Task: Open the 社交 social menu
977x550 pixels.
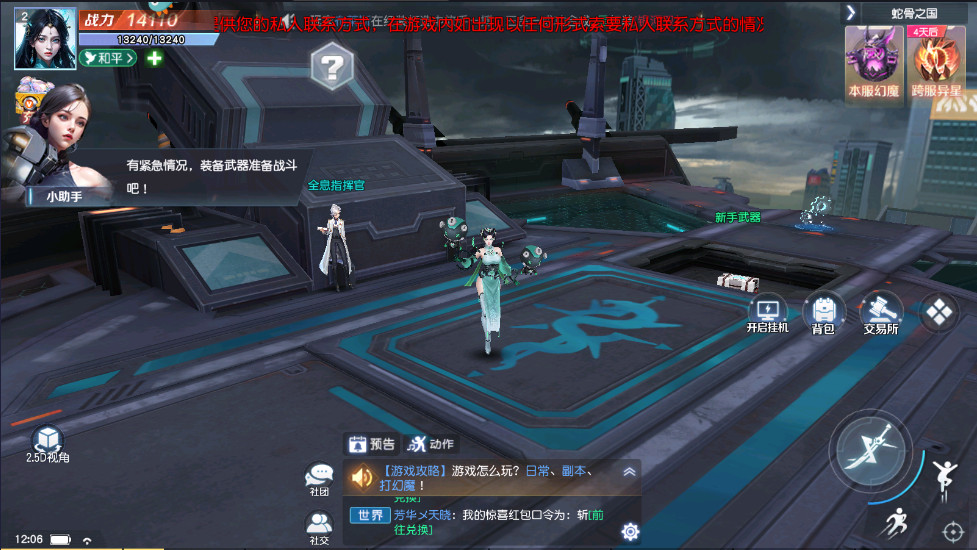Action: tap(319, 527)
